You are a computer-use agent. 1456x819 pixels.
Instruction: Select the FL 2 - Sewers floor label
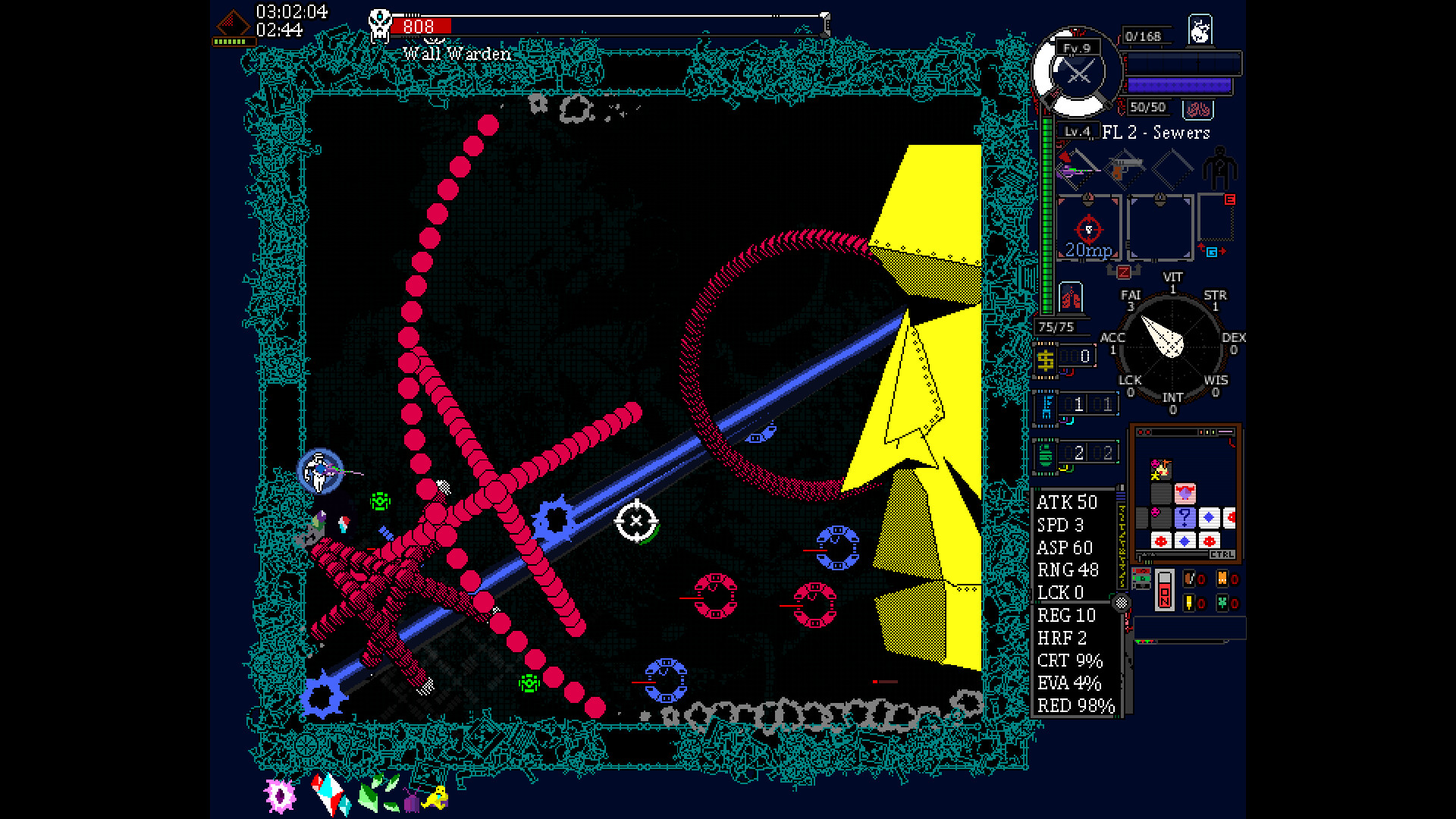pyautogui.click(x=1156, y=133)
